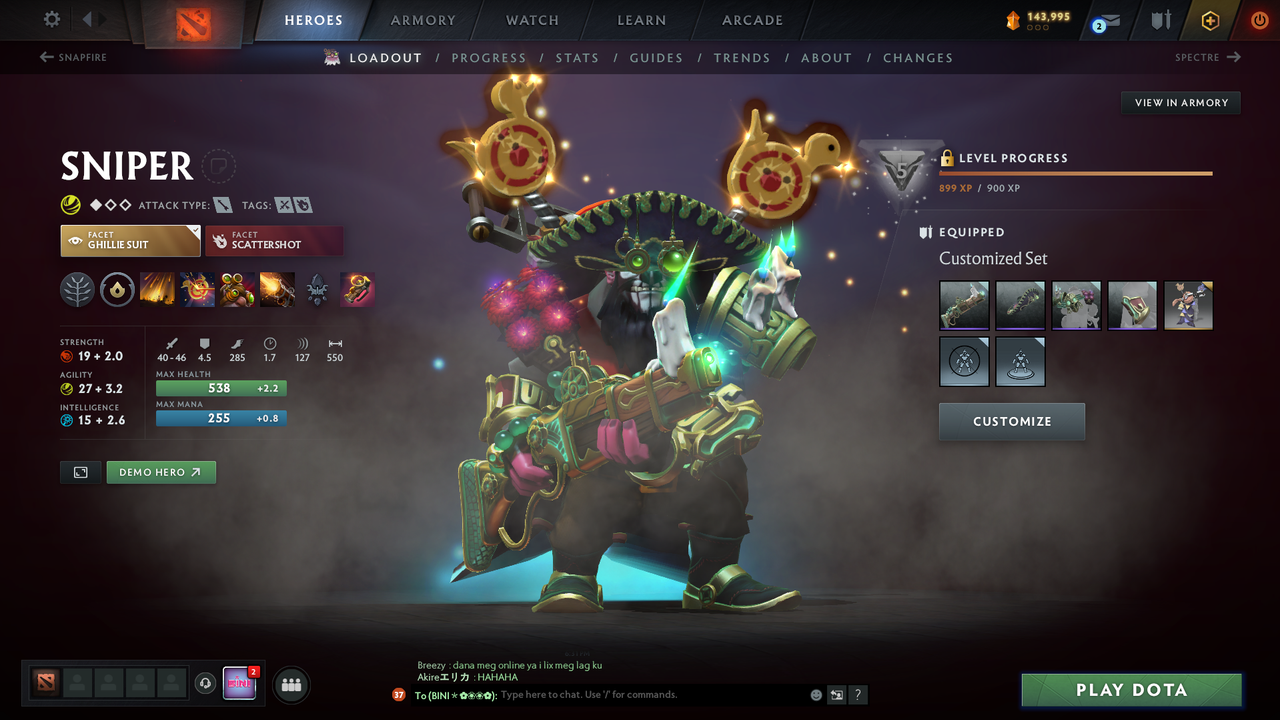Switch to the Armory menu tab

pyautogui.click(x=422, y=19)
